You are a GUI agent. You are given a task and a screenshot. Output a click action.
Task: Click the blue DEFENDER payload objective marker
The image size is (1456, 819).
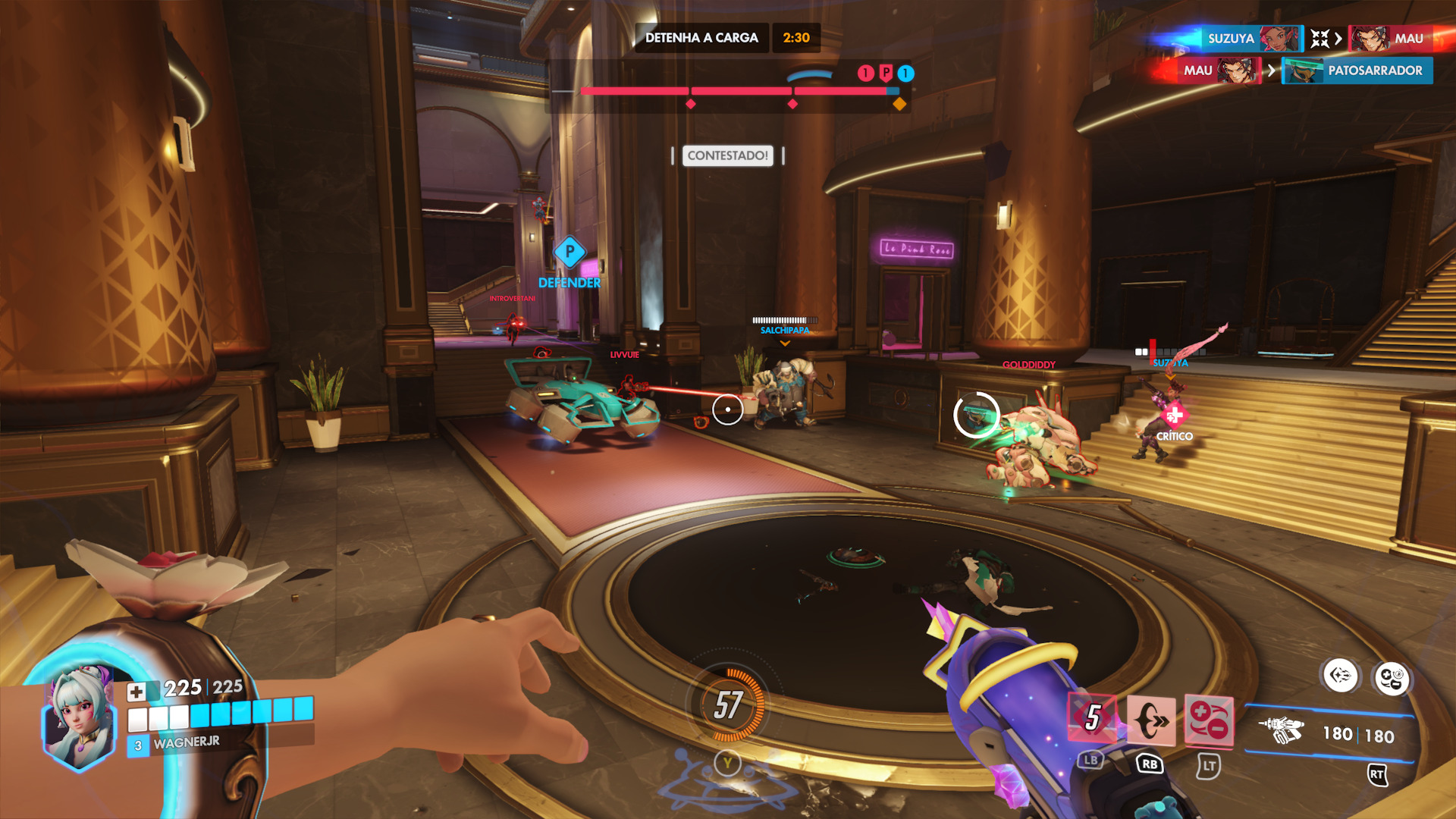[570, 253]
